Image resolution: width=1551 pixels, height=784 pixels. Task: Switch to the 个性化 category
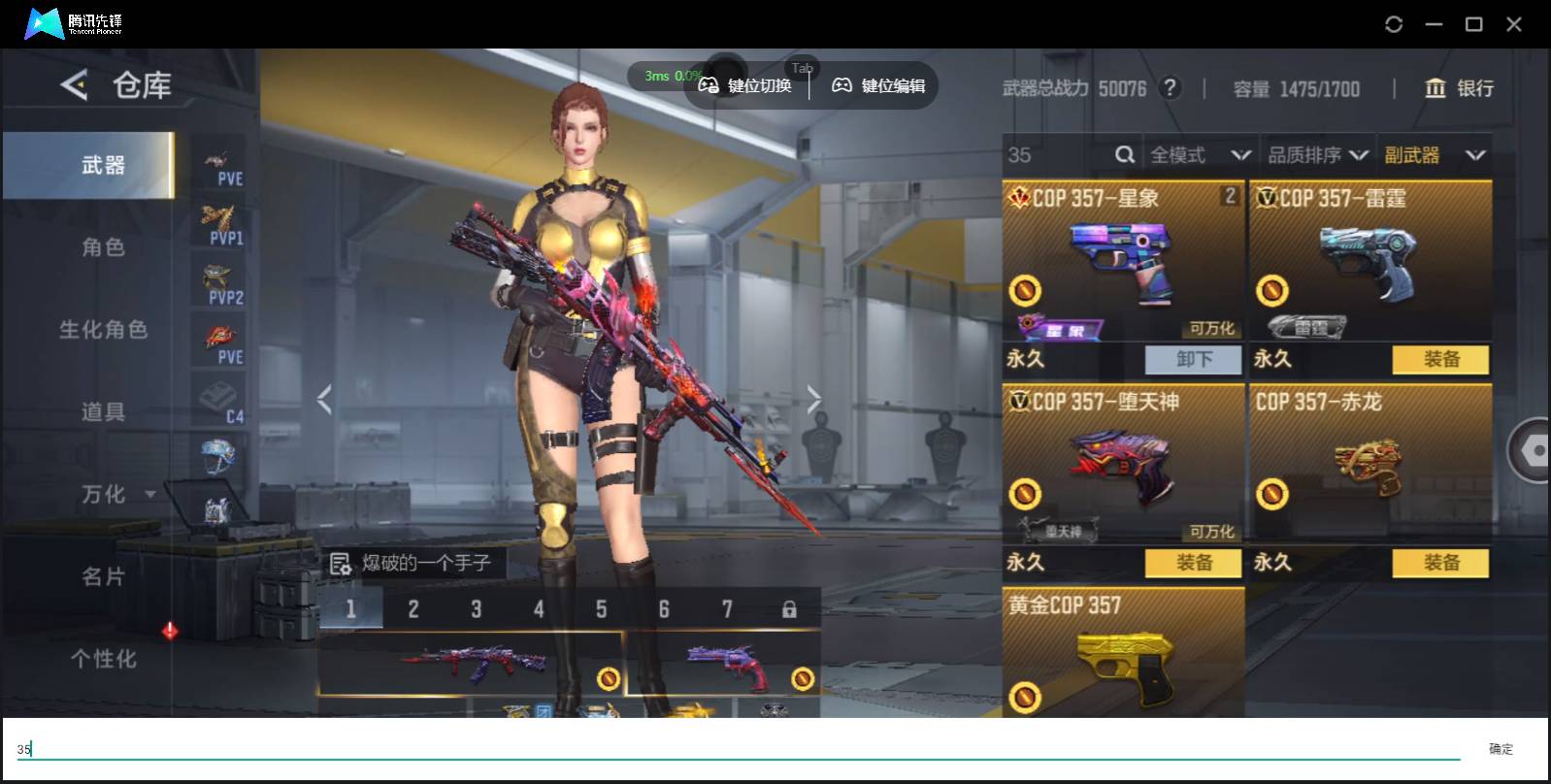(x=103, y=659)
